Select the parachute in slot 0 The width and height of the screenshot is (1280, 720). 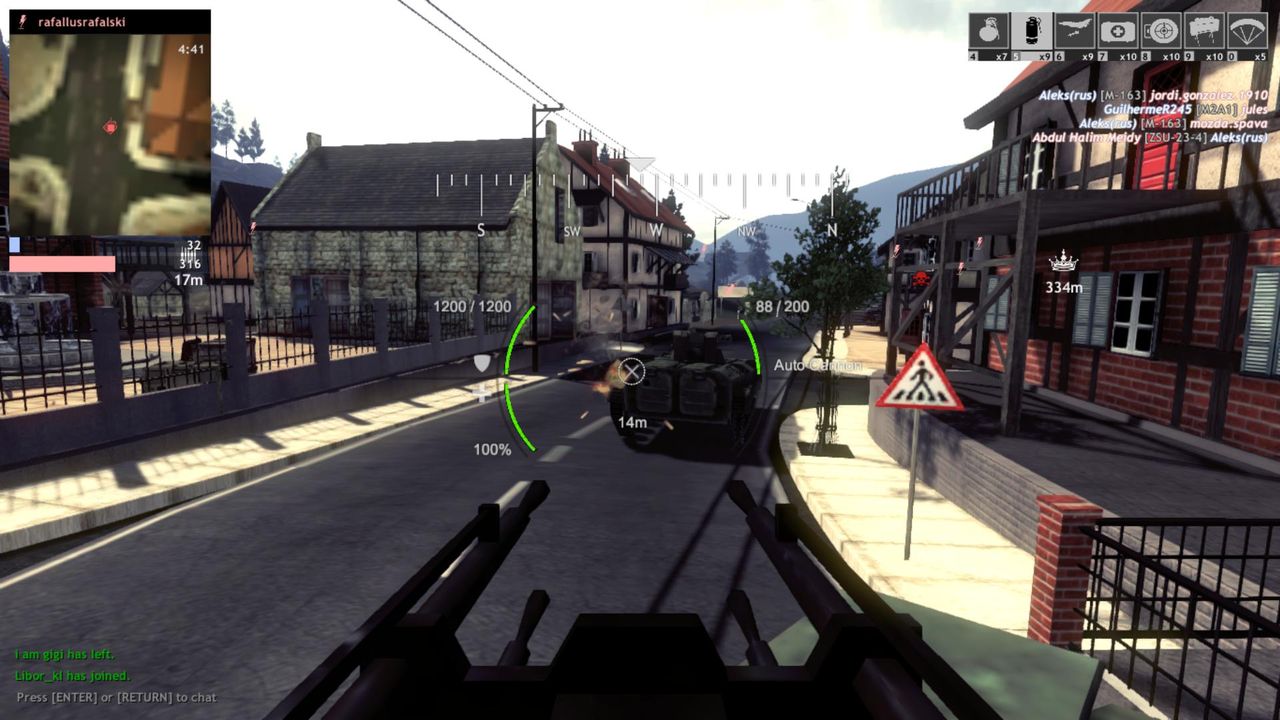(x=1246, y=29)
